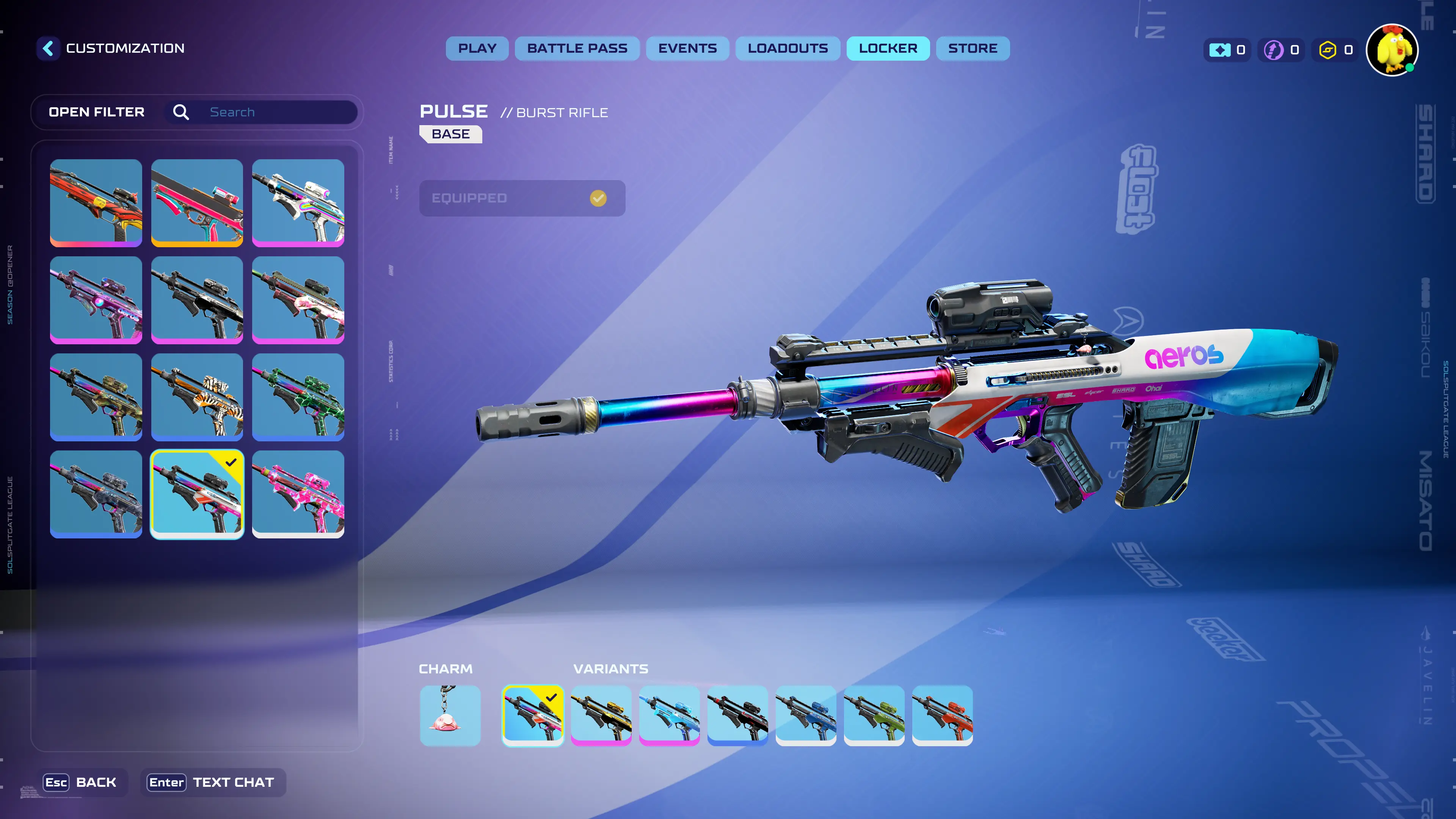
Task: Open the blobfish charm slot
Action: click(x=450, y=715)
